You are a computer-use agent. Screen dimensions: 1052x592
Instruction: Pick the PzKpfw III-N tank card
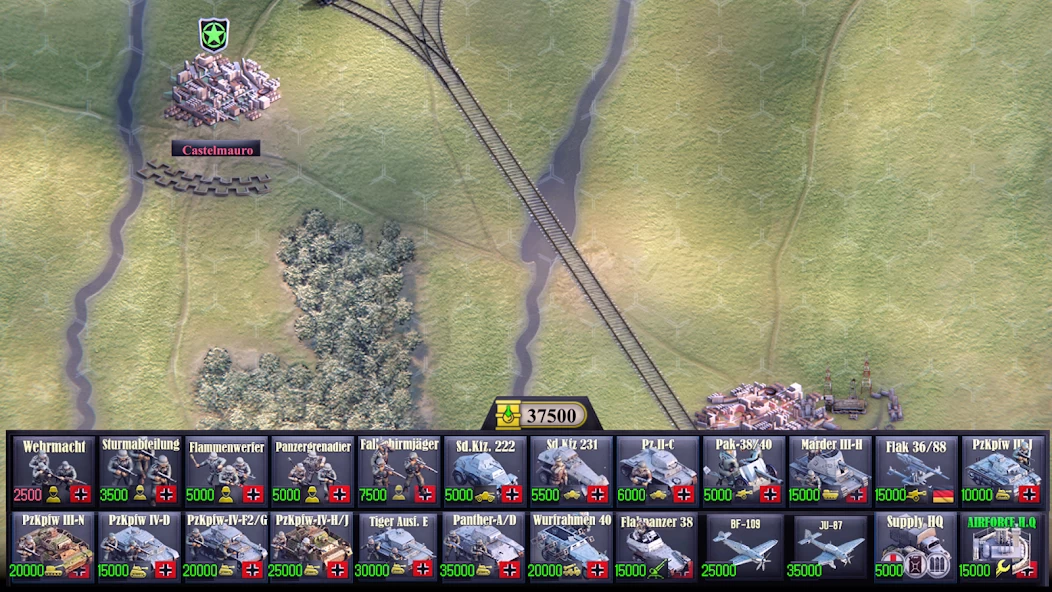(53, 547)
